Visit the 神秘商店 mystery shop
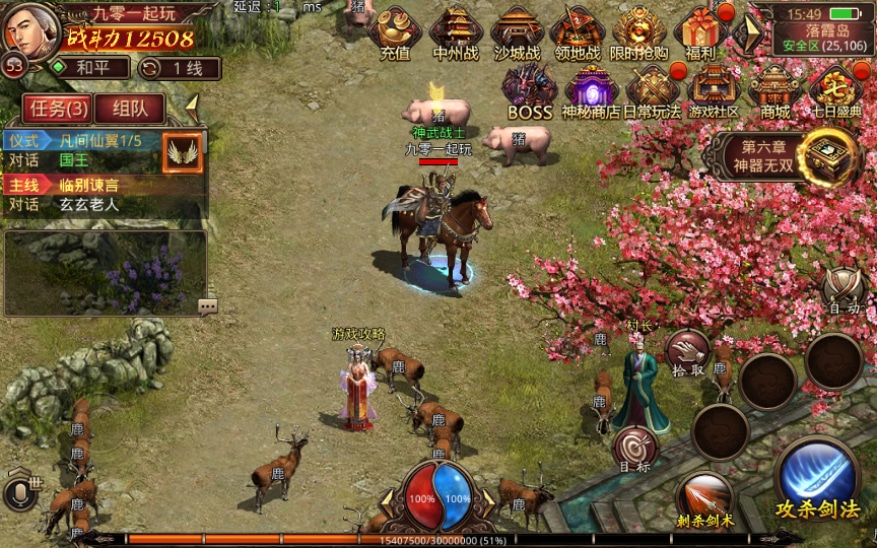 591,92
